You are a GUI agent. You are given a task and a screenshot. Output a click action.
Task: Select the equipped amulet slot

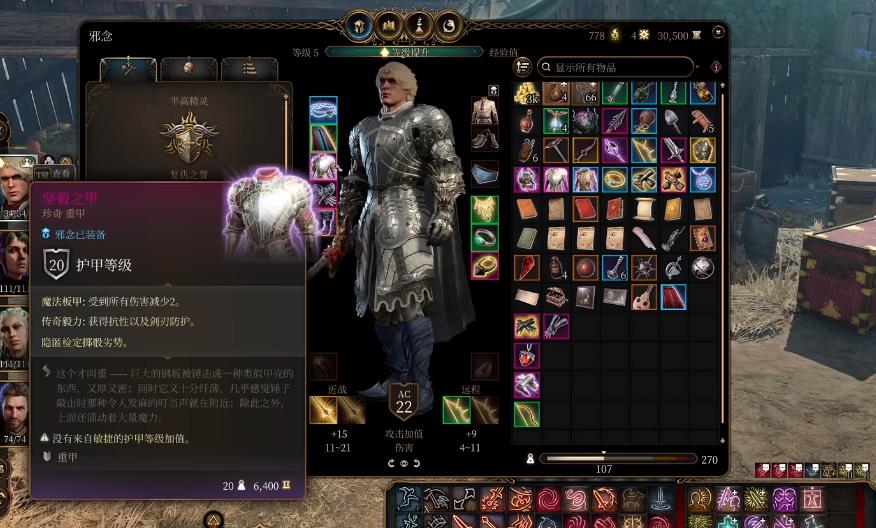[x=485, y=211]
